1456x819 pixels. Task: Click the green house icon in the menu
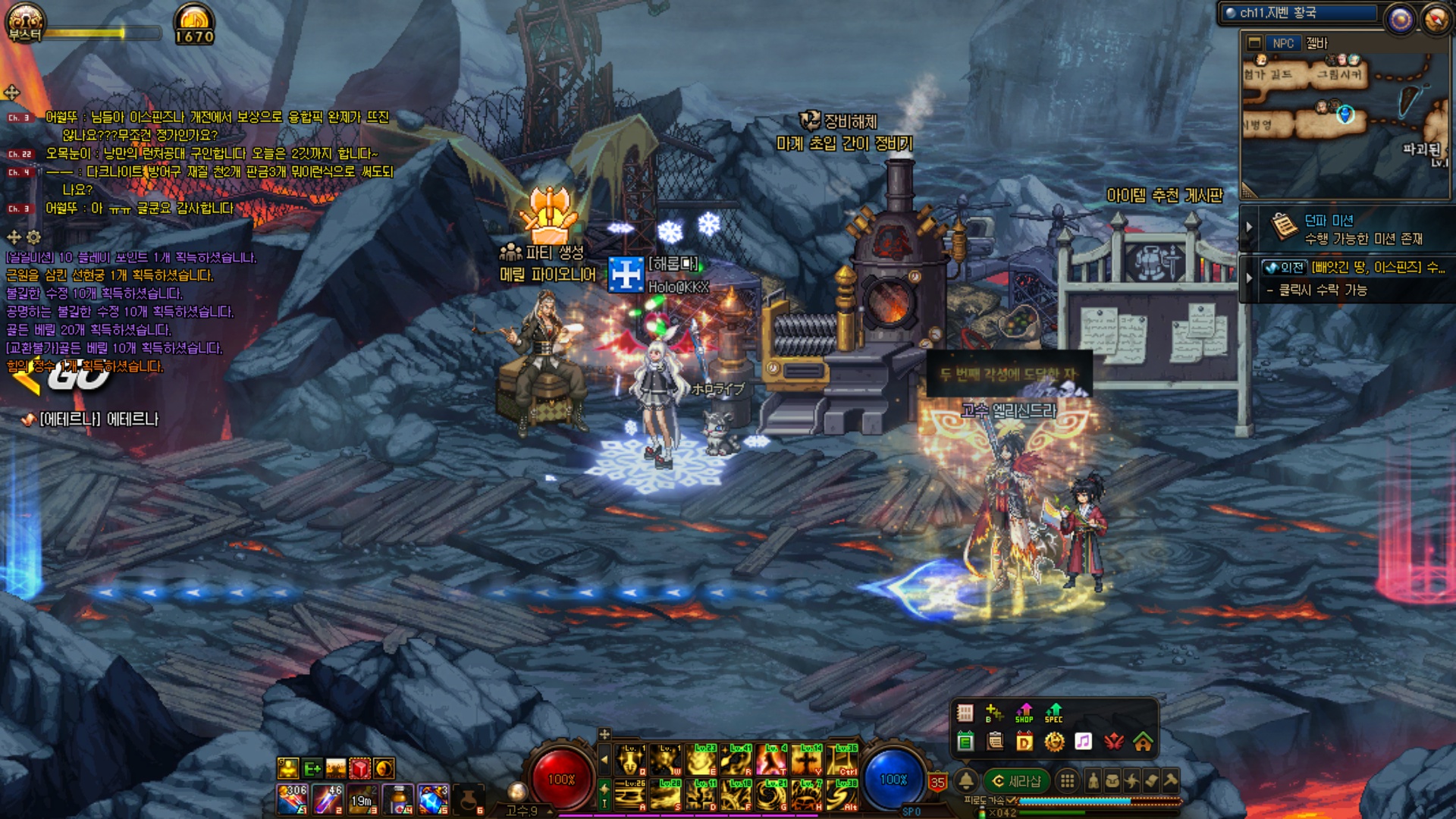point(1143,742)
